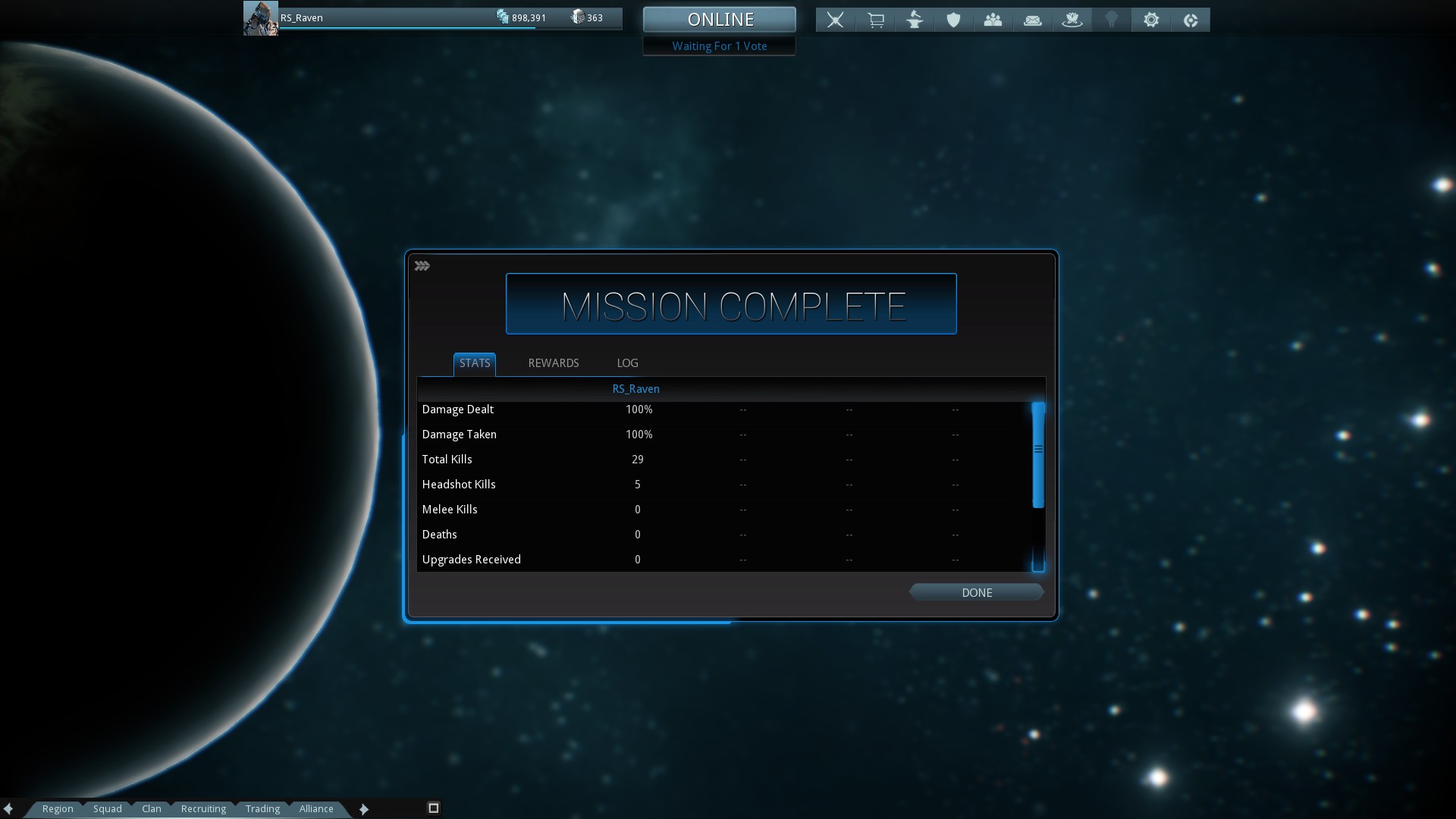1456x819 pixels.
Task: Maximize the chat window with square button
Action: pos(434,808)
